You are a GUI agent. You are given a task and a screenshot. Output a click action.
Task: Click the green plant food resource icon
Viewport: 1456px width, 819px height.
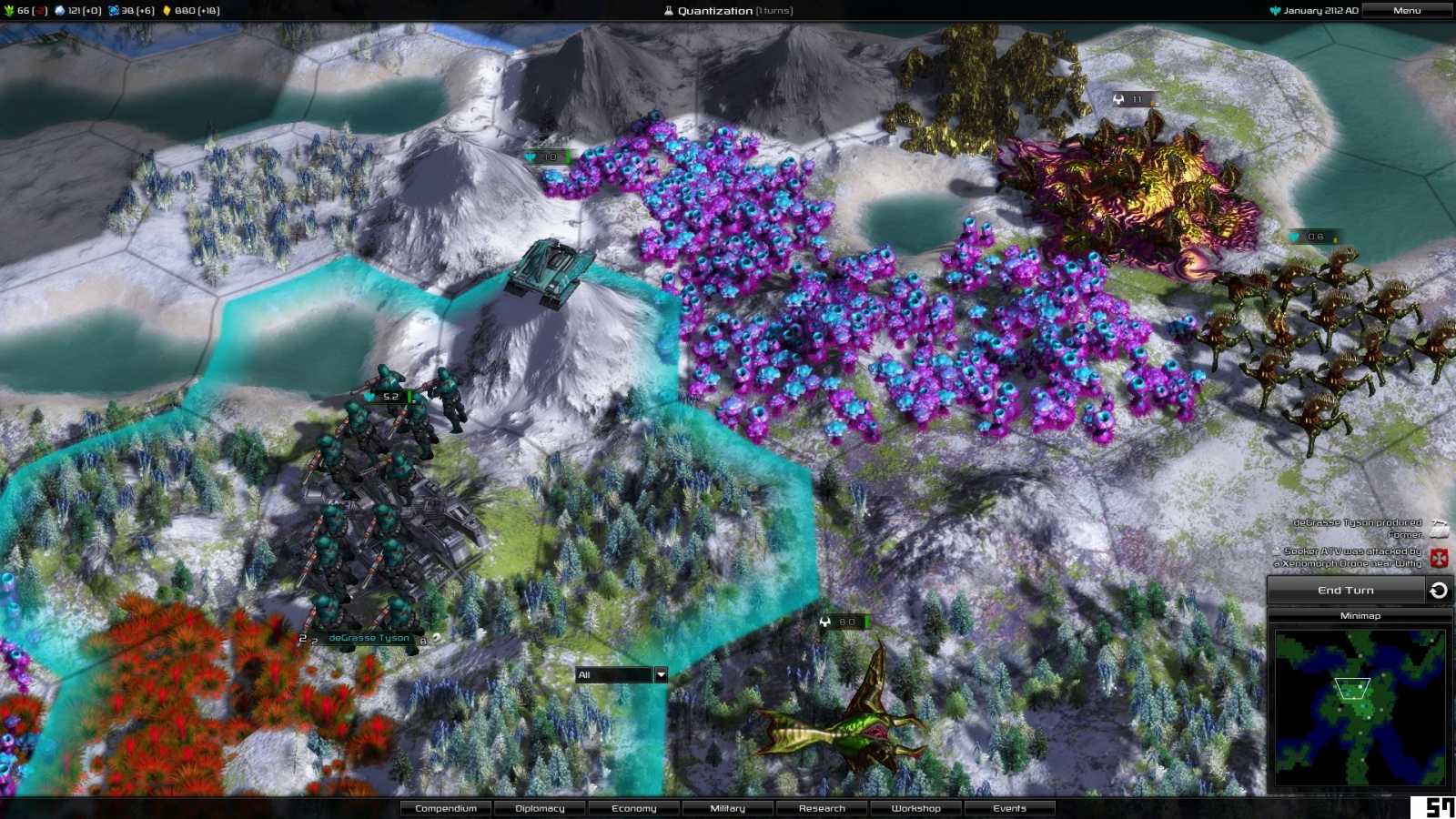point(8,11)
